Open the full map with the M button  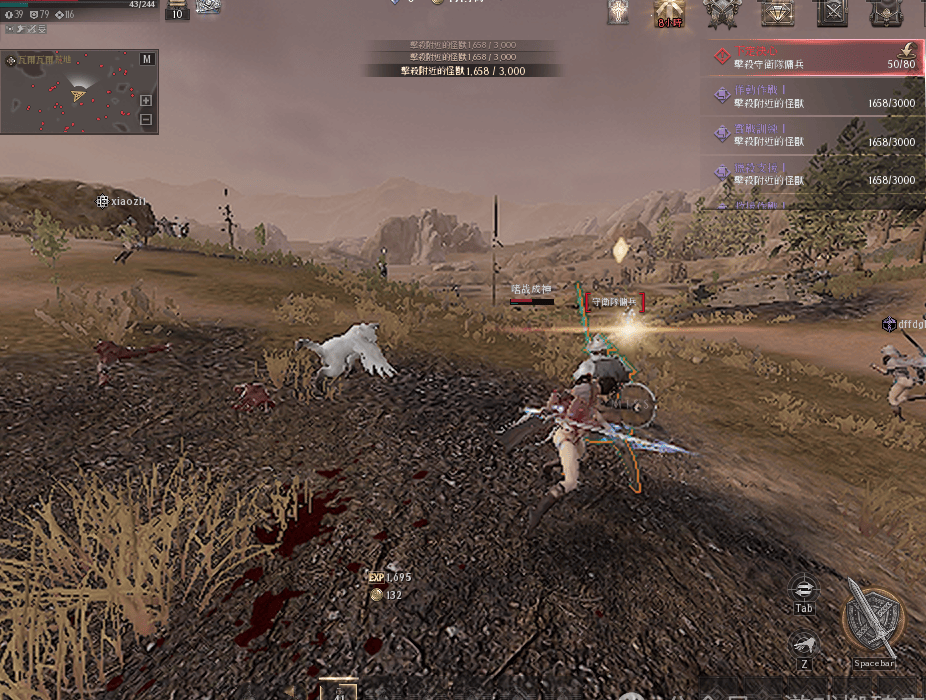tap(147, 59)
